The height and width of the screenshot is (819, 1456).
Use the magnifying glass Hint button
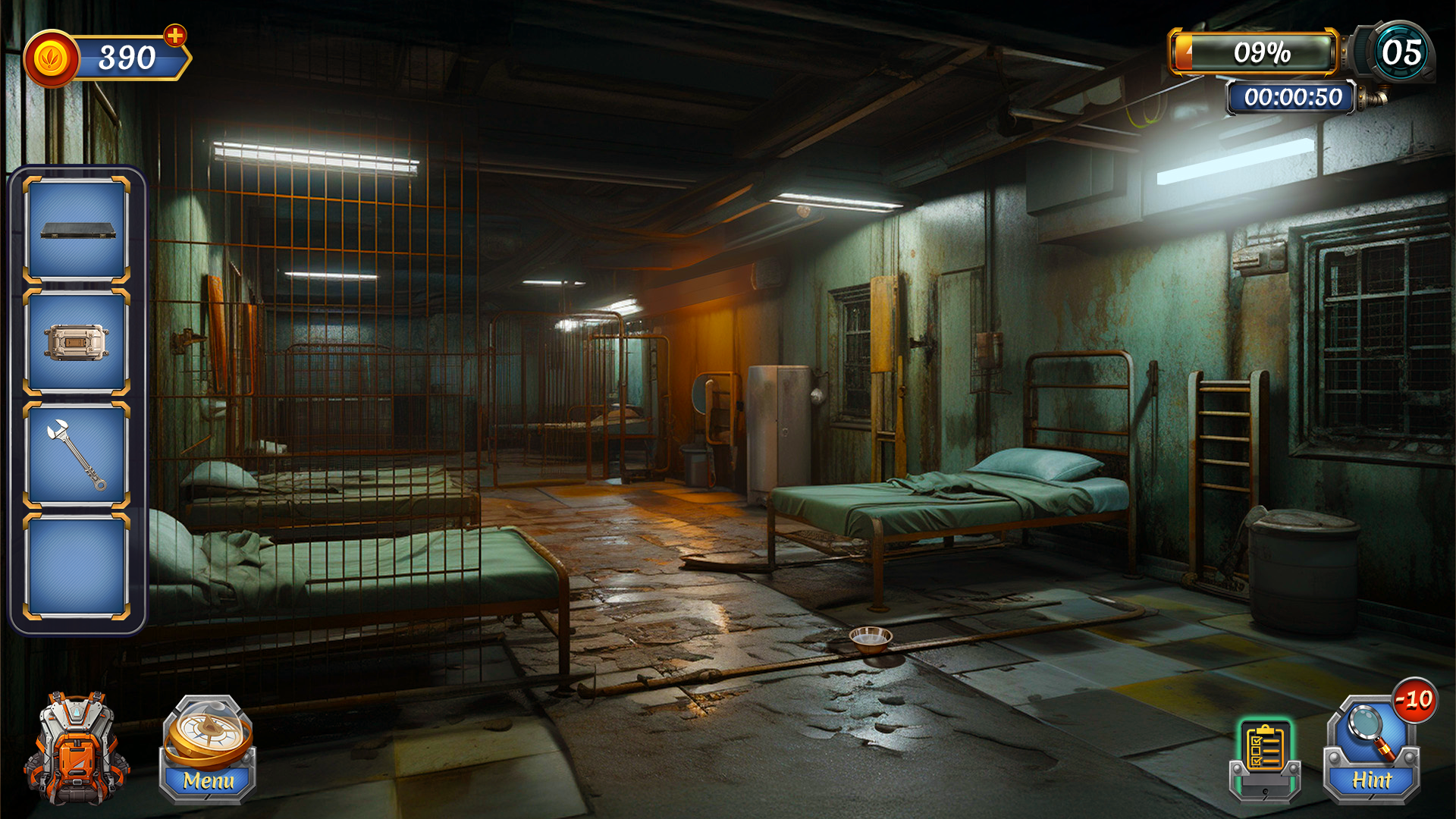(1372, 751)
